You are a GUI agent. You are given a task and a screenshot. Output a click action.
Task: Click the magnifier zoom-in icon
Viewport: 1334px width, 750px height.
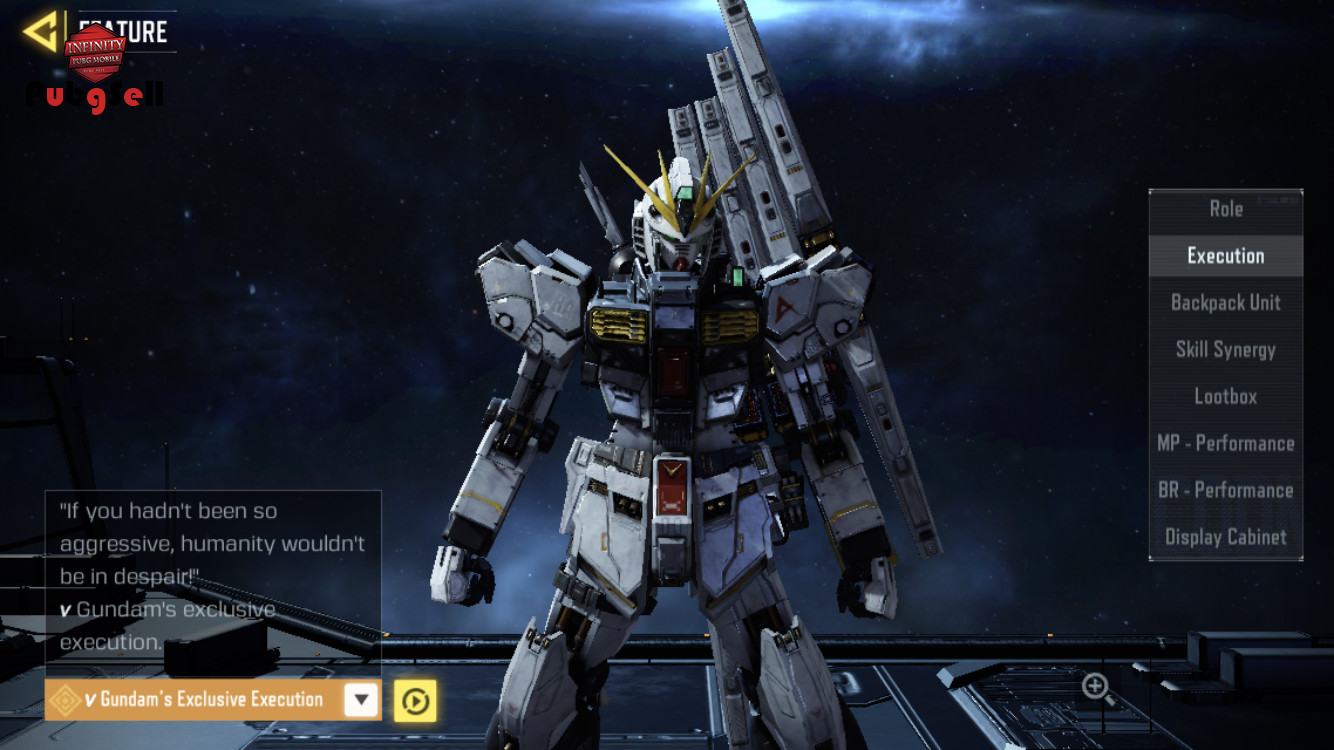(x=1096, y=686)
